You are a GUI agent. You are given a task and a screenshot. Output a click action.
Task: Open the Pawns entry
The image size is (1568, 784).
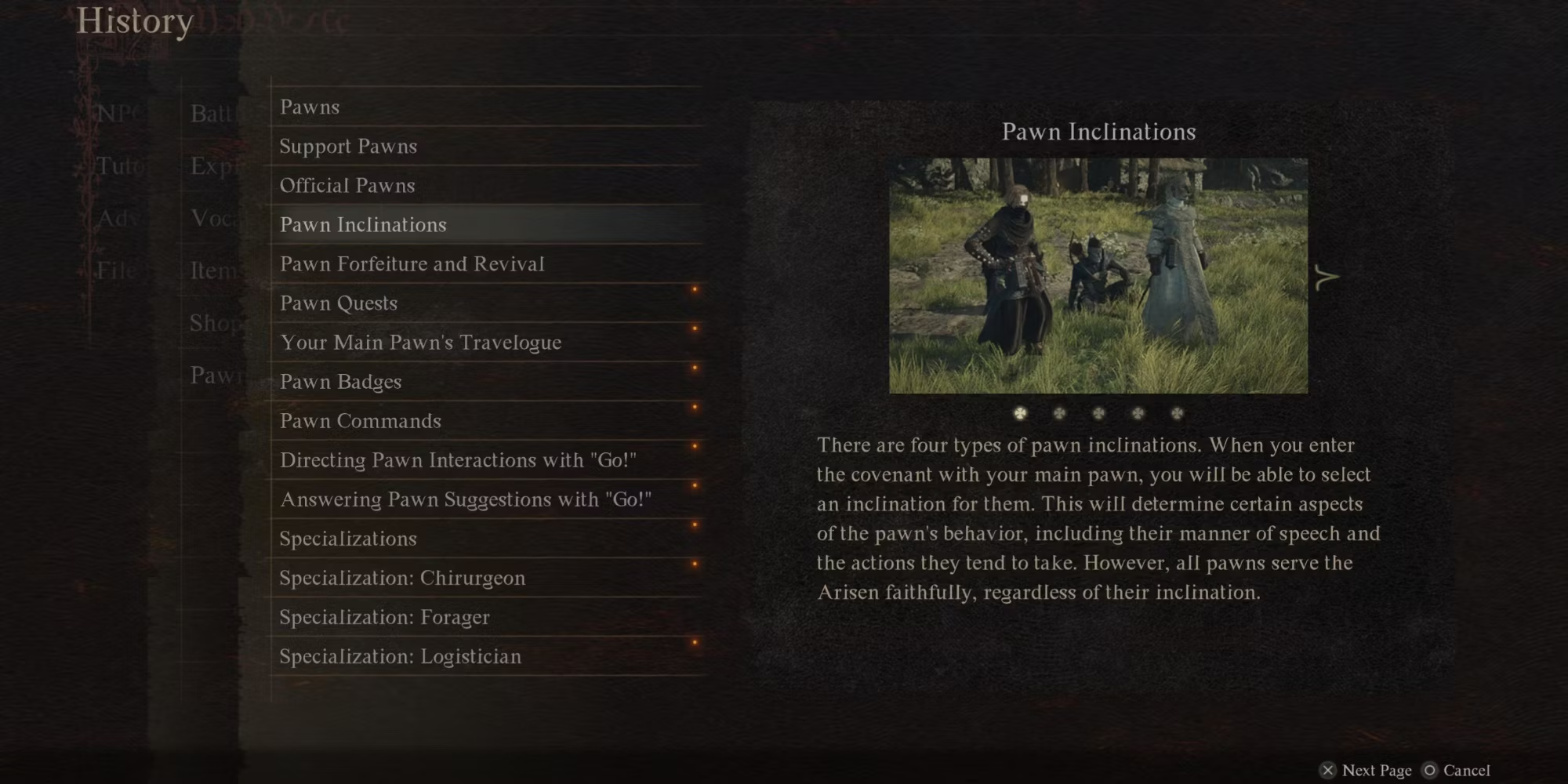[x=310, y=107]
